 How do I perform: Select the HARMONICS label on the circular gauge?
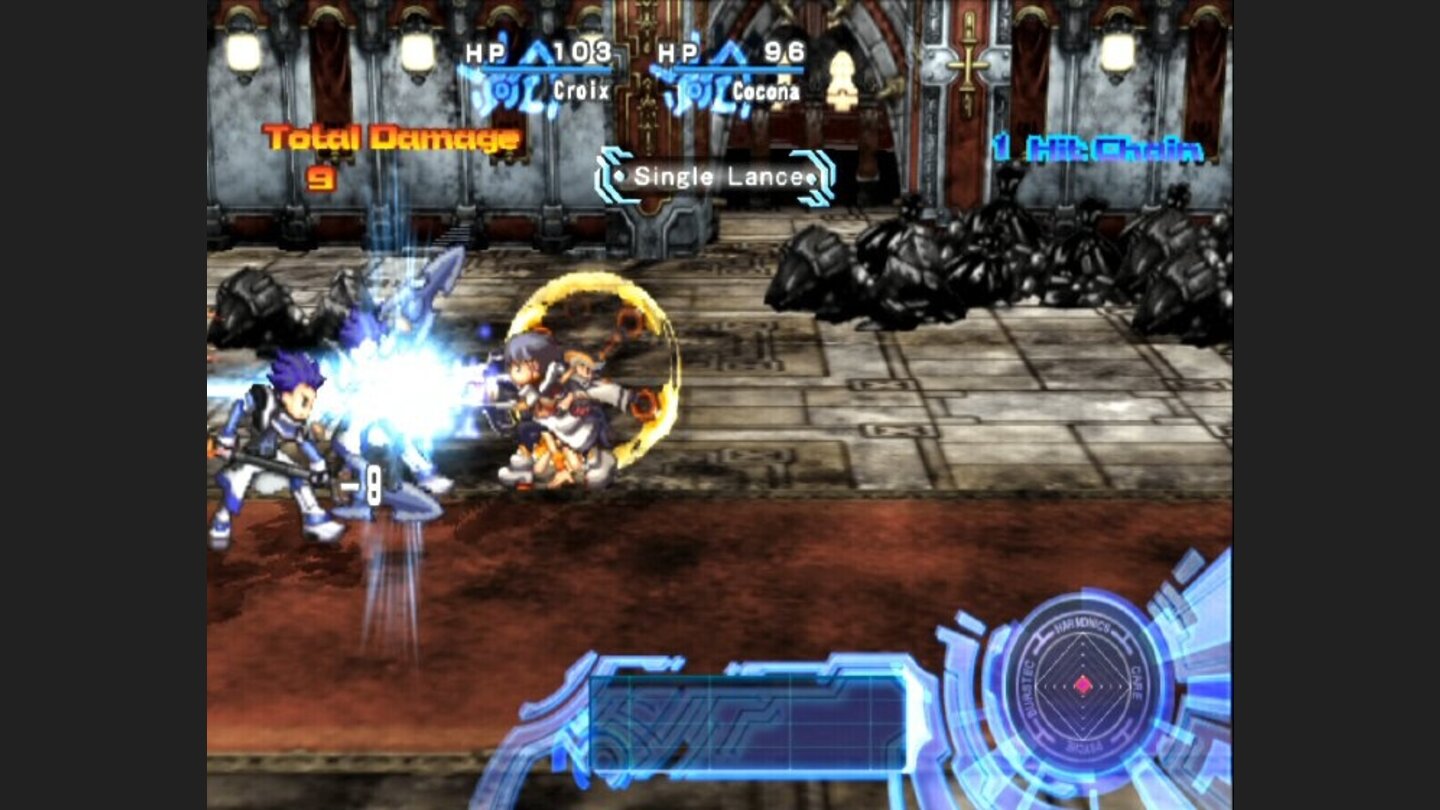pyautogui.click(x=1083, y=627)
